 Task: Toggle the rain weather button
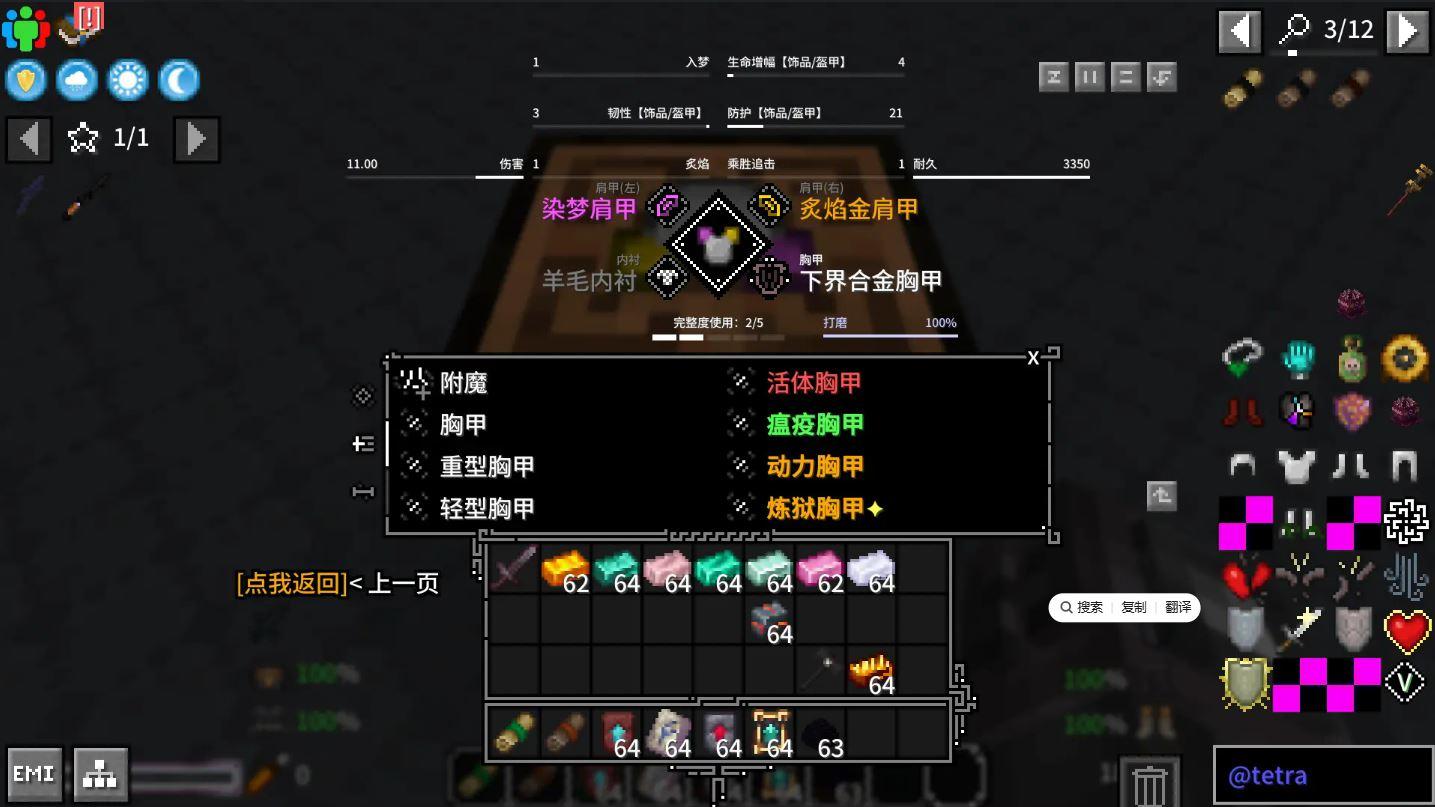point(77,79)
